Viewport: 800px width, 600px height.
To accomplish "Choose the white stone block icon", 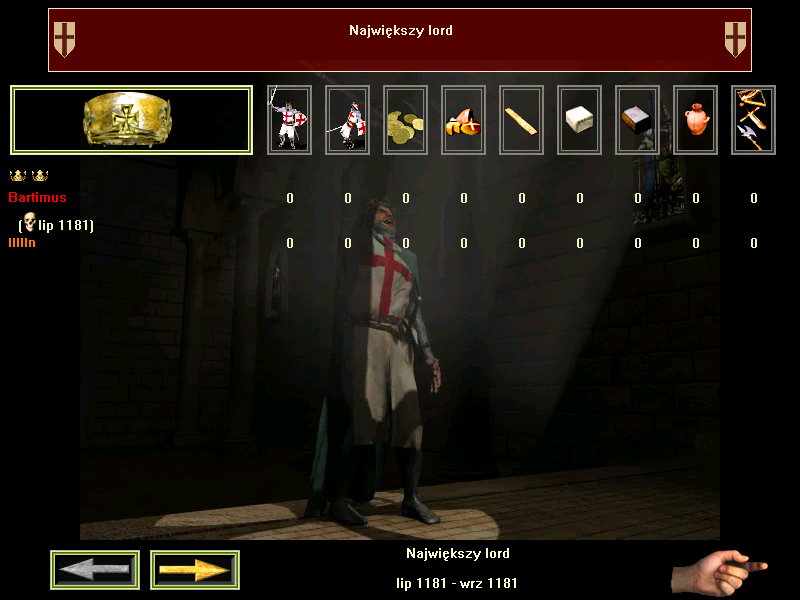I will point(579,120).
